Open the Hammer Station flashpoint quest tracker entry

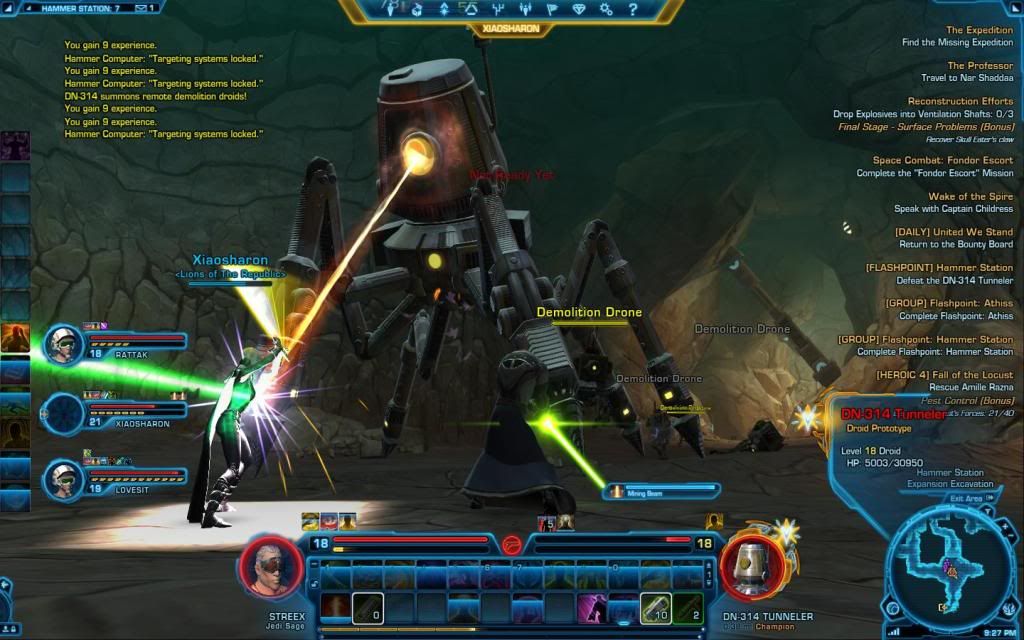tap(938, 274)
